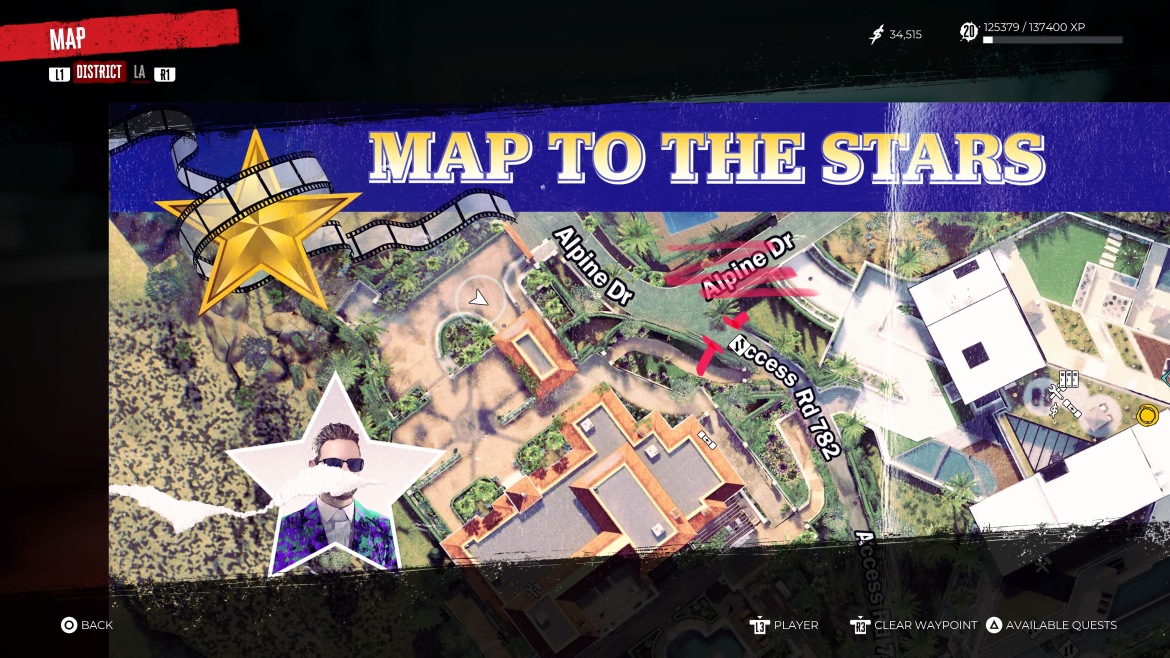Viewport: 1170px width, 658px height.
Task: Select the fuse box marker beside the workbench
Action: [x=1073, y=407]
